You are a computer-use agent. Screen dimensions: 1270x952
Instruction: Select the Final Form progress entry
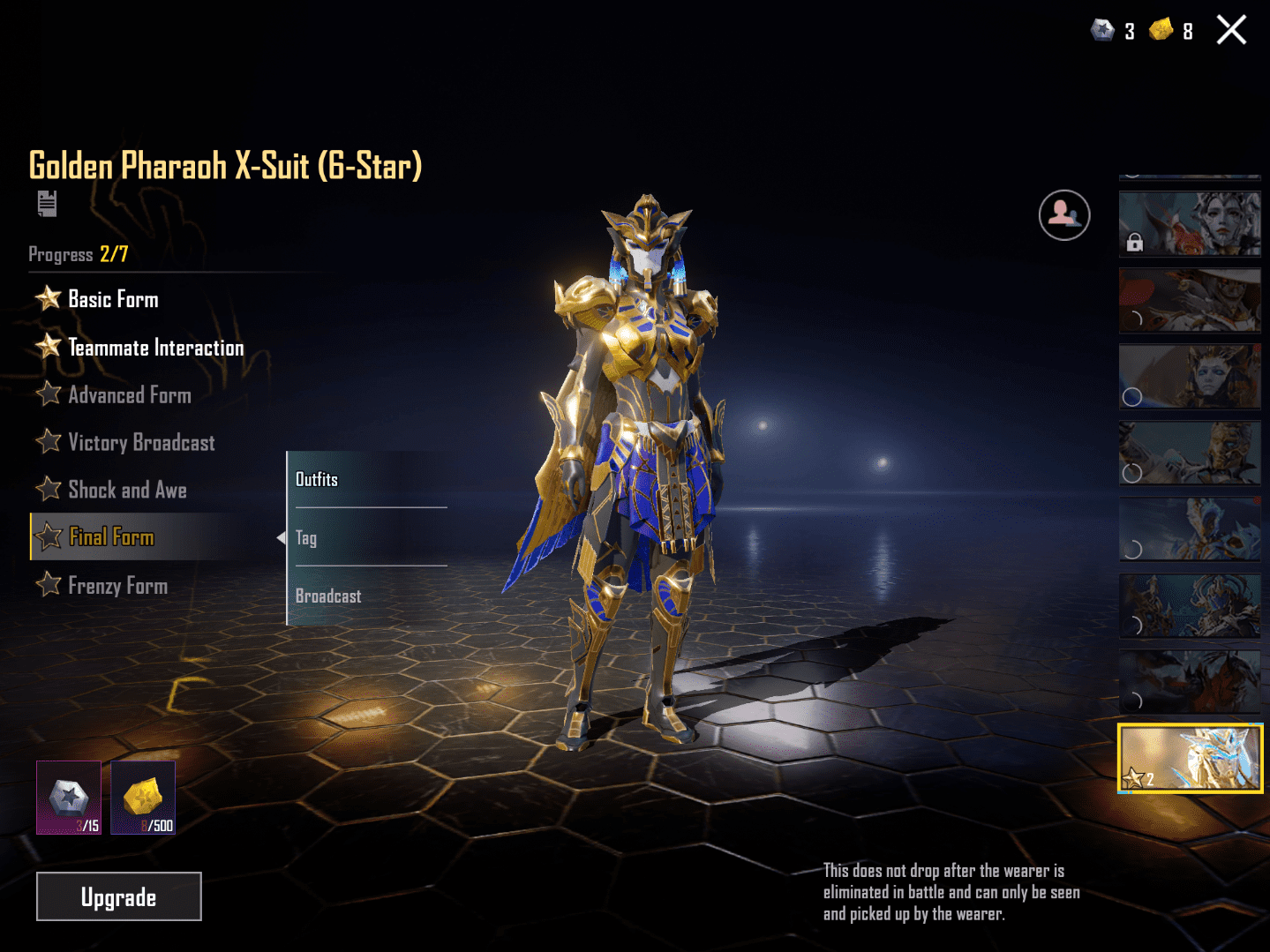[x=111, y=536]
